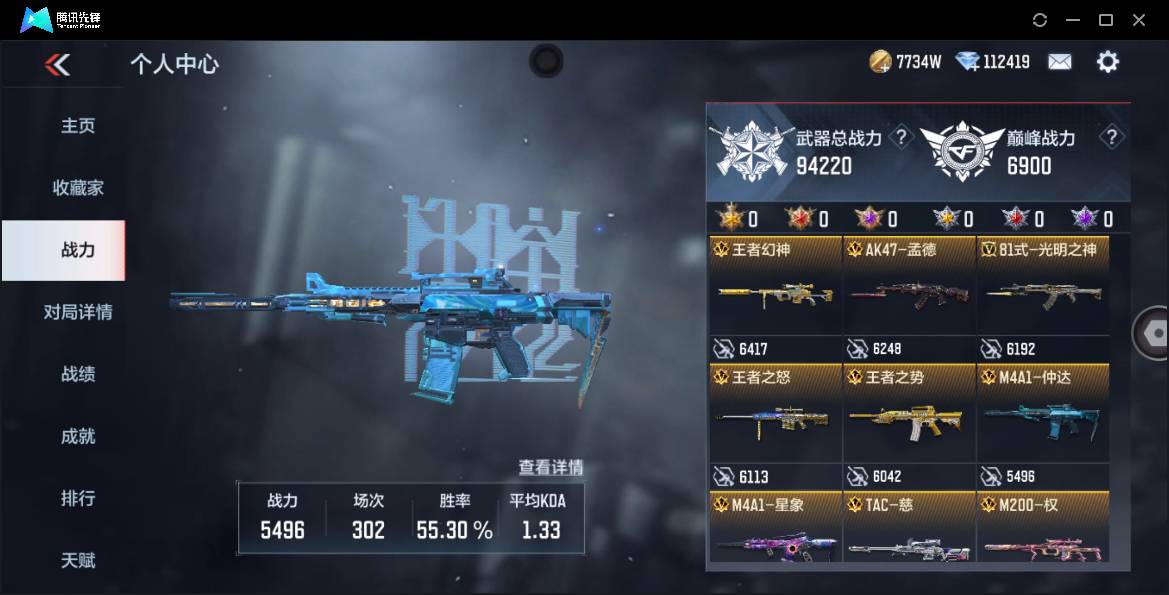Click the 查看详情 link

550,467
